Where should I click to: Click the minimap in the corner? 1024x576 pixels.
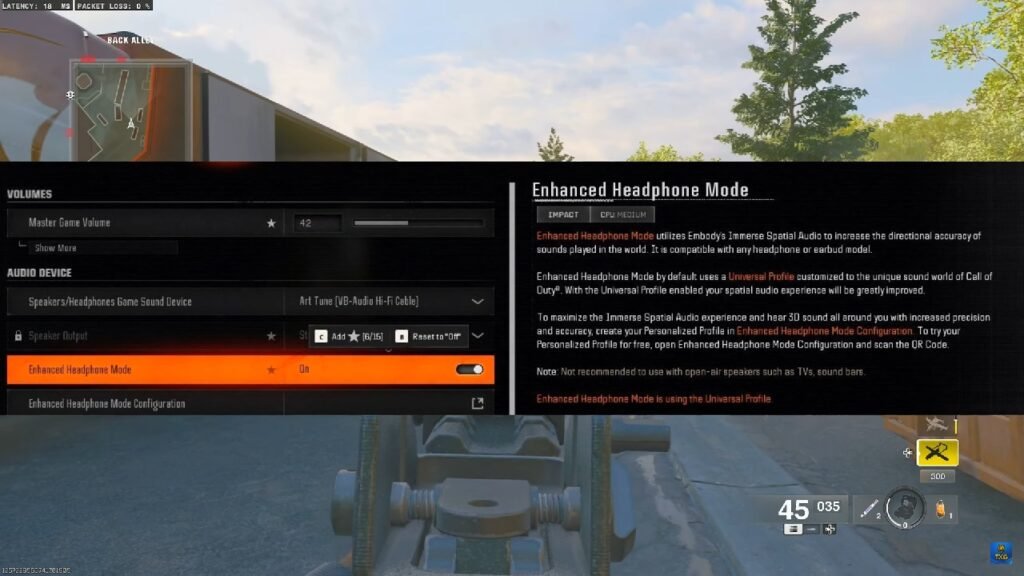[x=130, y=96]
